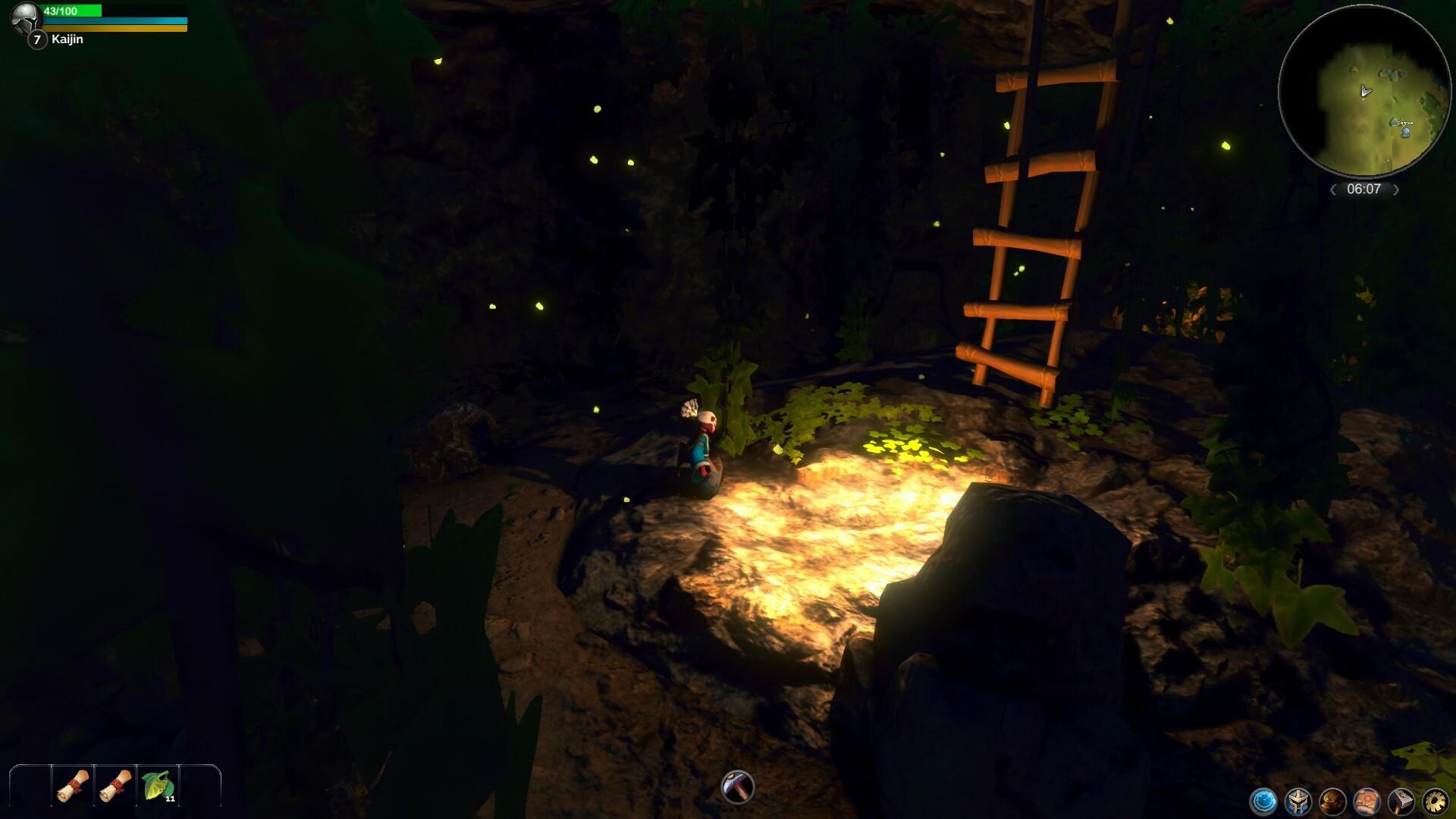Open settings with the gear icon
1456x819 pixels.
pos(1437,801)
